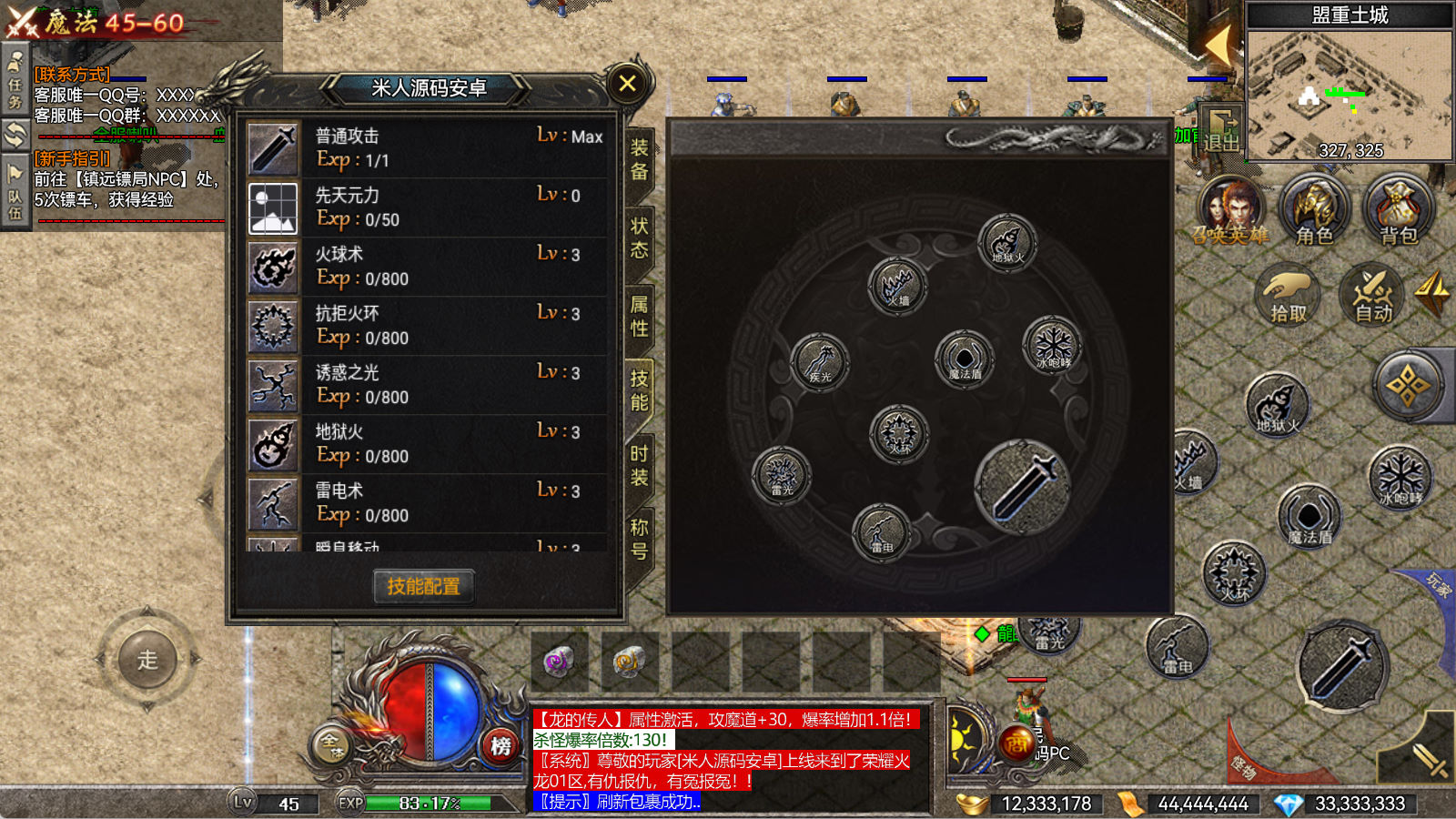Switch to the 装备 equipment tab
Viewport: 1456px width, 819px height.
click(640, 159)
